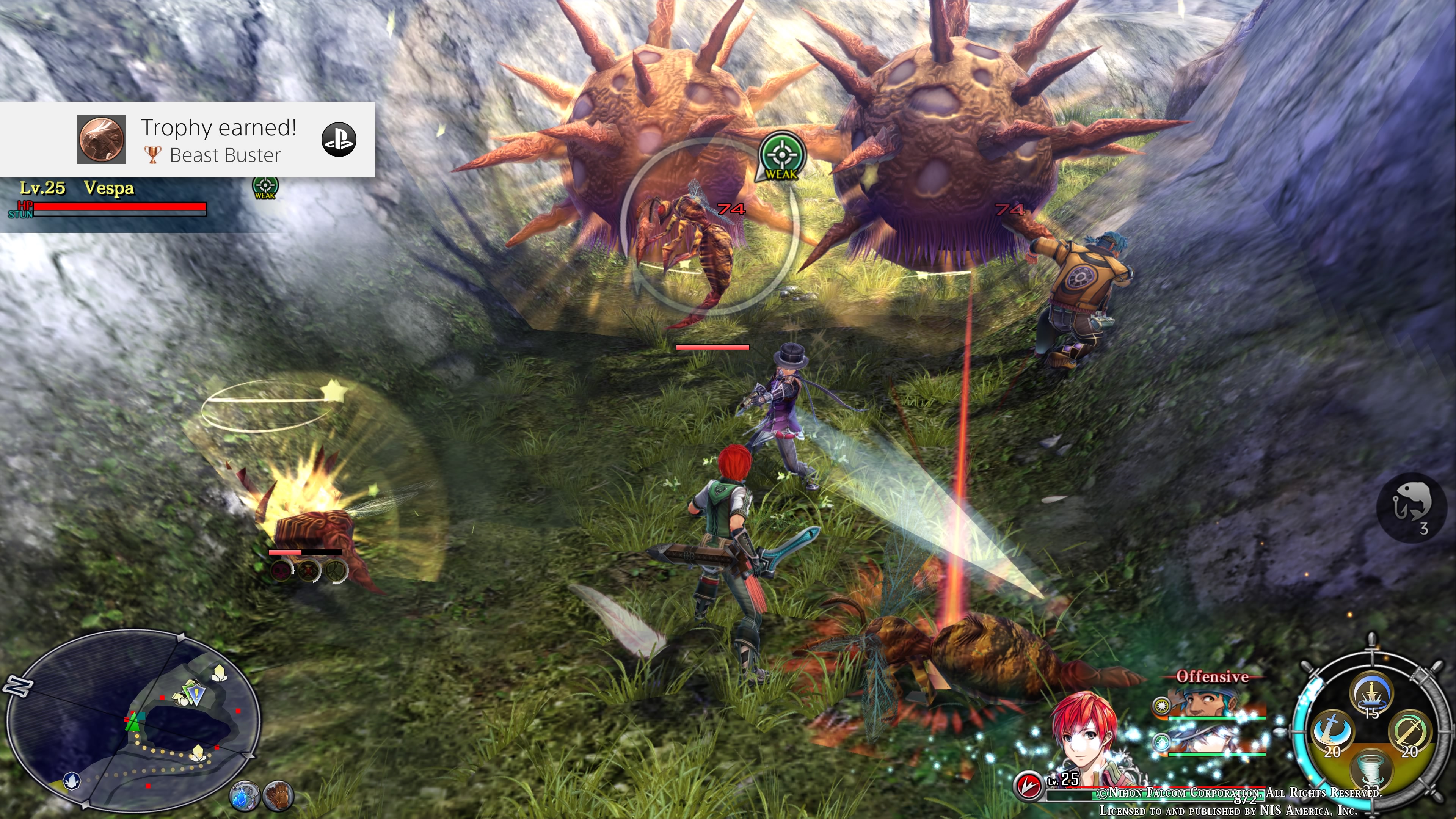Click the red slash attack-type icon
1456x819 pixels.
pos(1028,785)
